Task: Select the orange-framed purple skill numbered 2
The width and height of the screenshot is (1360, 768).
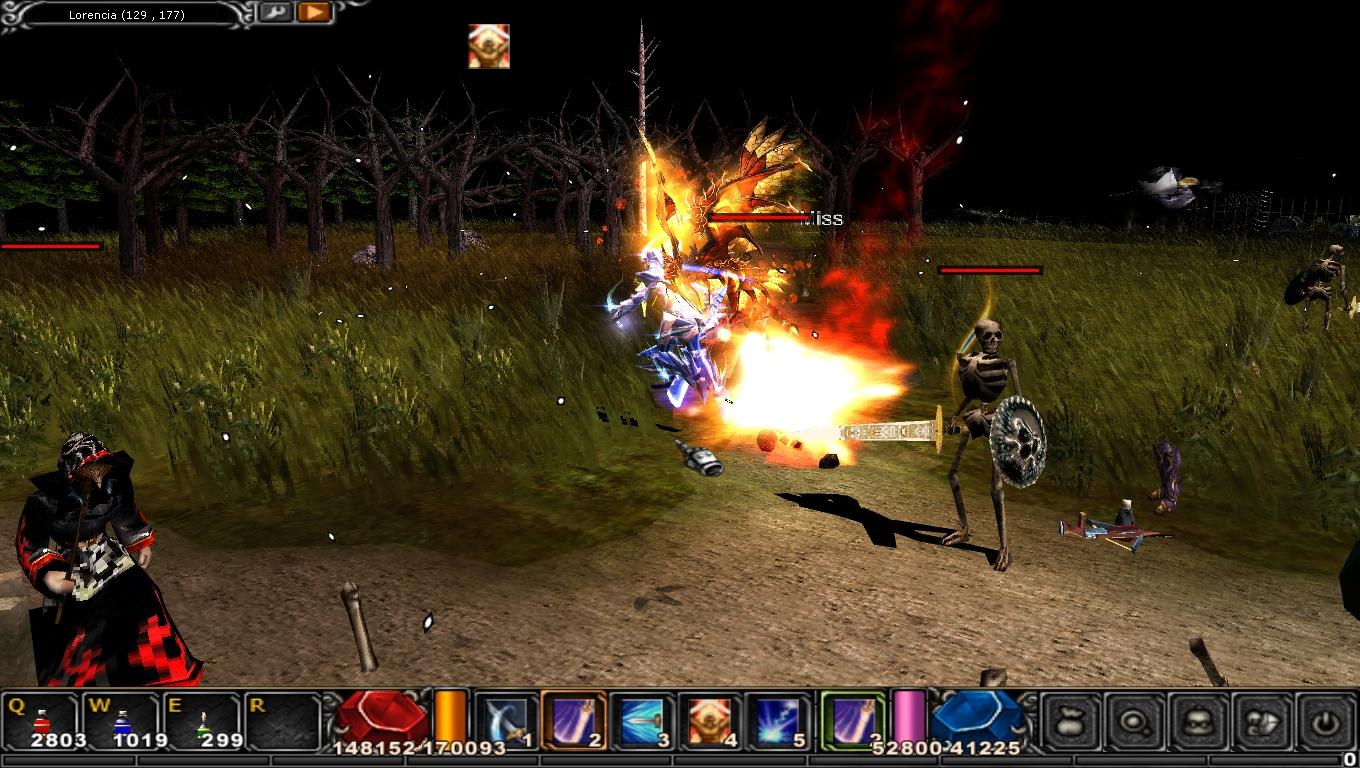Action: [573, 720]
